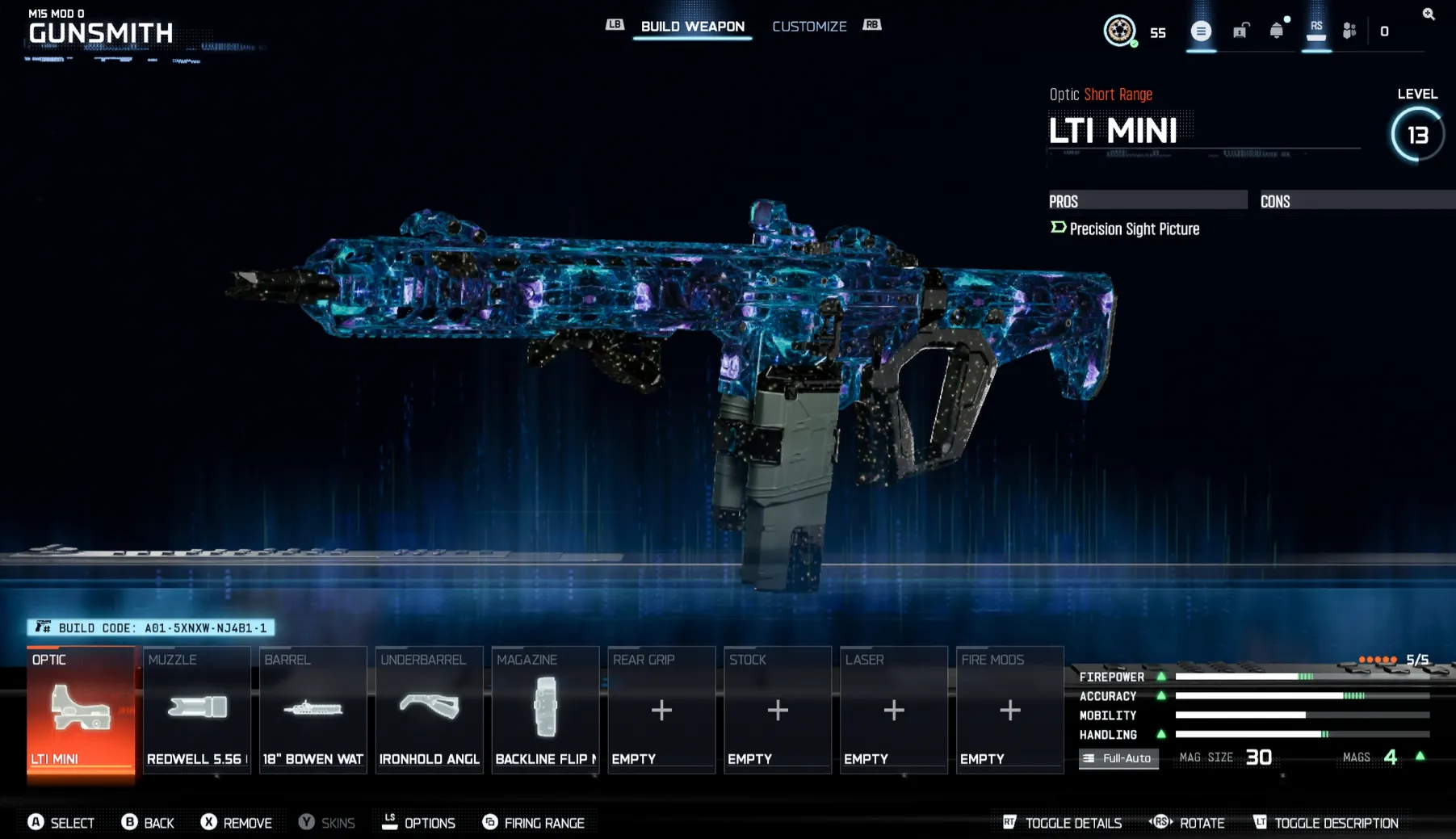Open the Redwell 5.56 muzzle slot

click(196, 709)
